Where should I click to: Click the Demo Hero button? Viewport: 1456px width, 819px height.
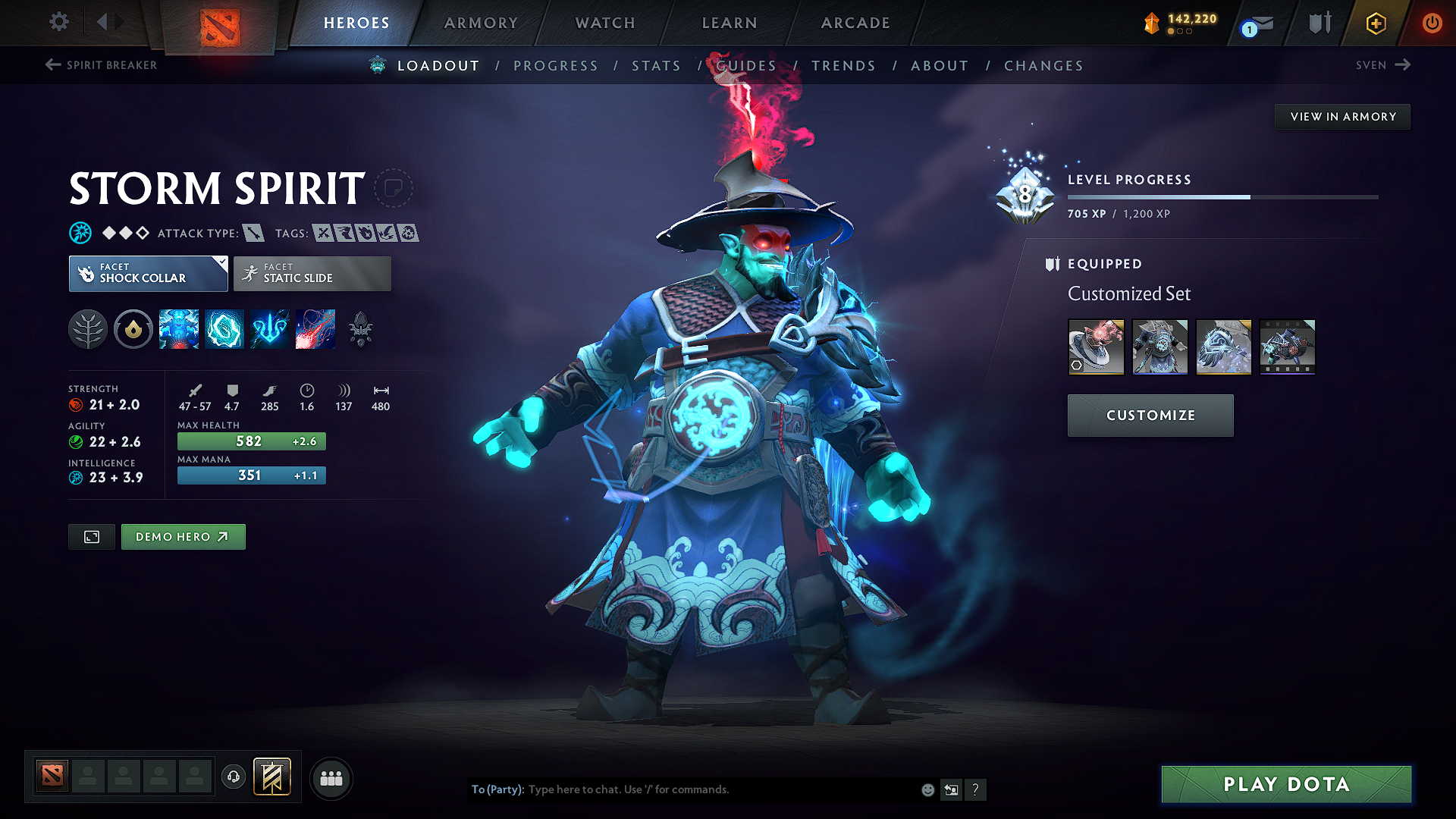183,536
